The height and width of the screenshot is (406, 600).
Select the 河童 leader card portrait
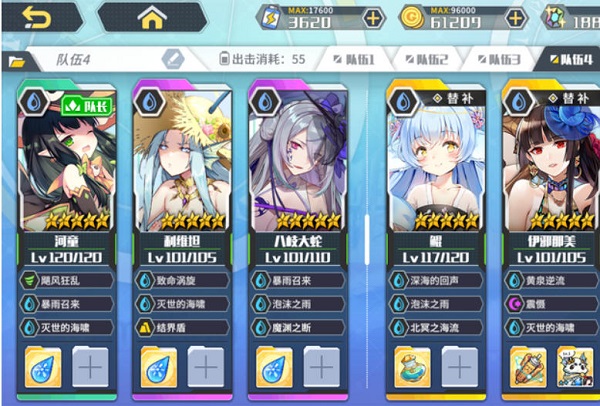pos(68,160)
